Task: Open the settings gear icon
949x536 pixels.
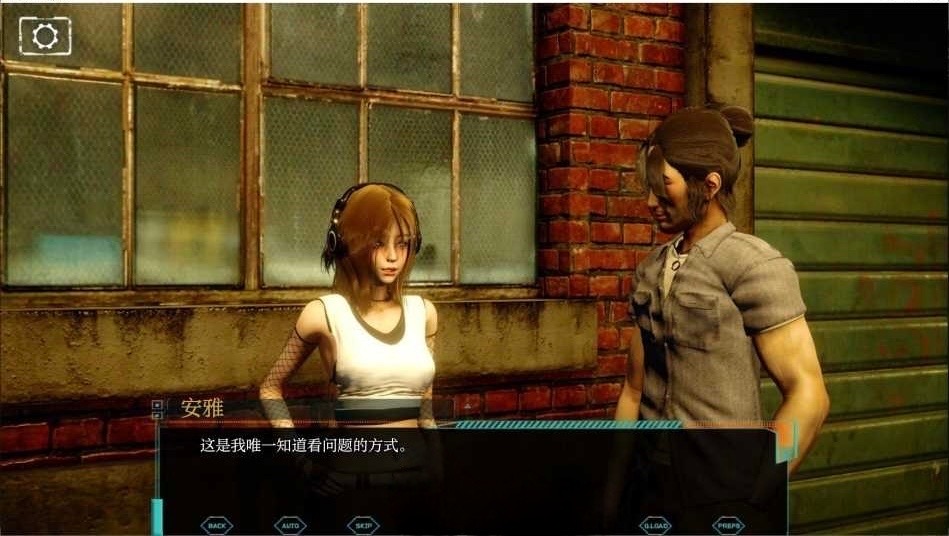Action: pos(45,36)
